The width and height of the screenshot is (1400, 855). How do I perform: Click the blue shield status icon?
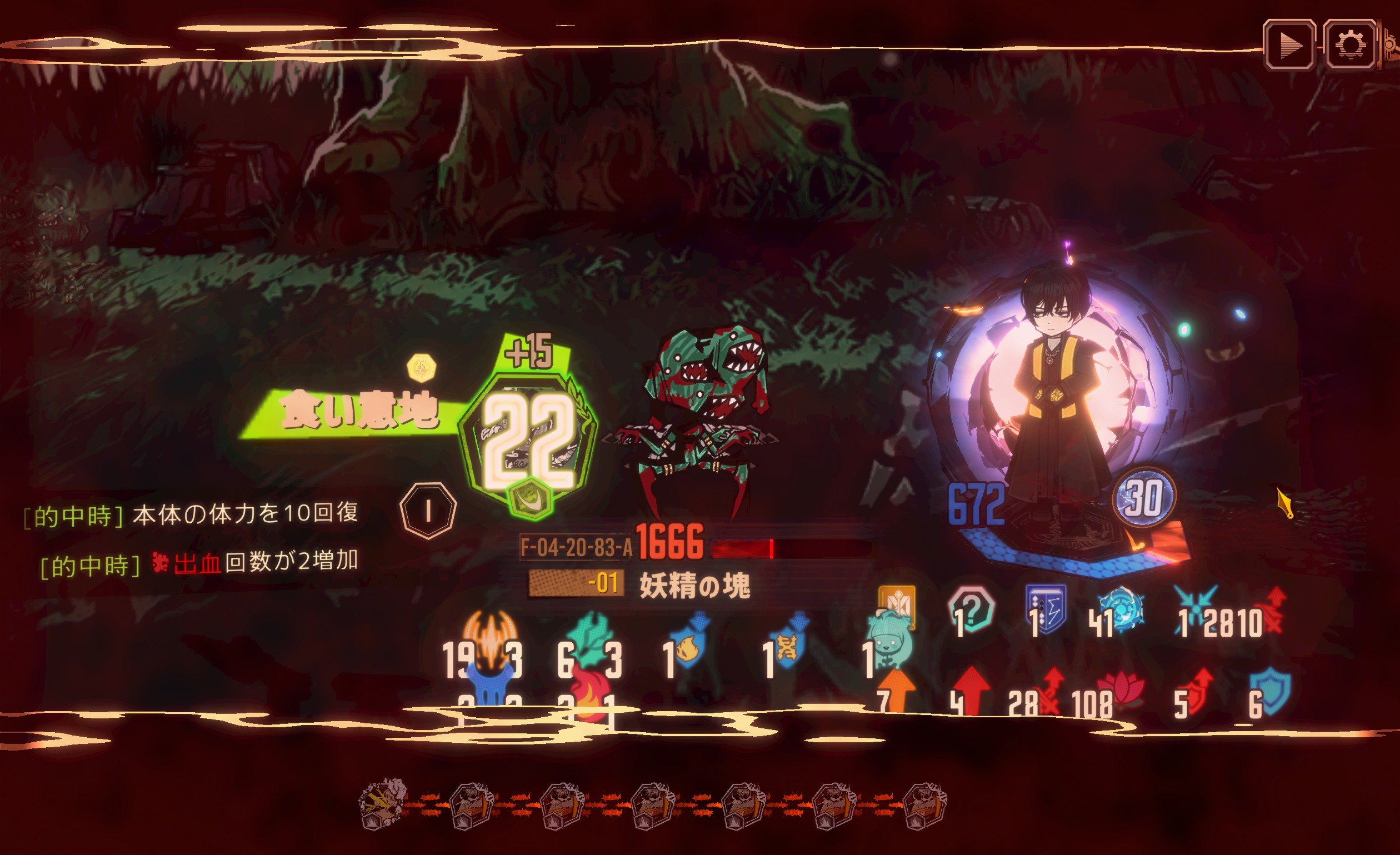(x=1271, y=693)
